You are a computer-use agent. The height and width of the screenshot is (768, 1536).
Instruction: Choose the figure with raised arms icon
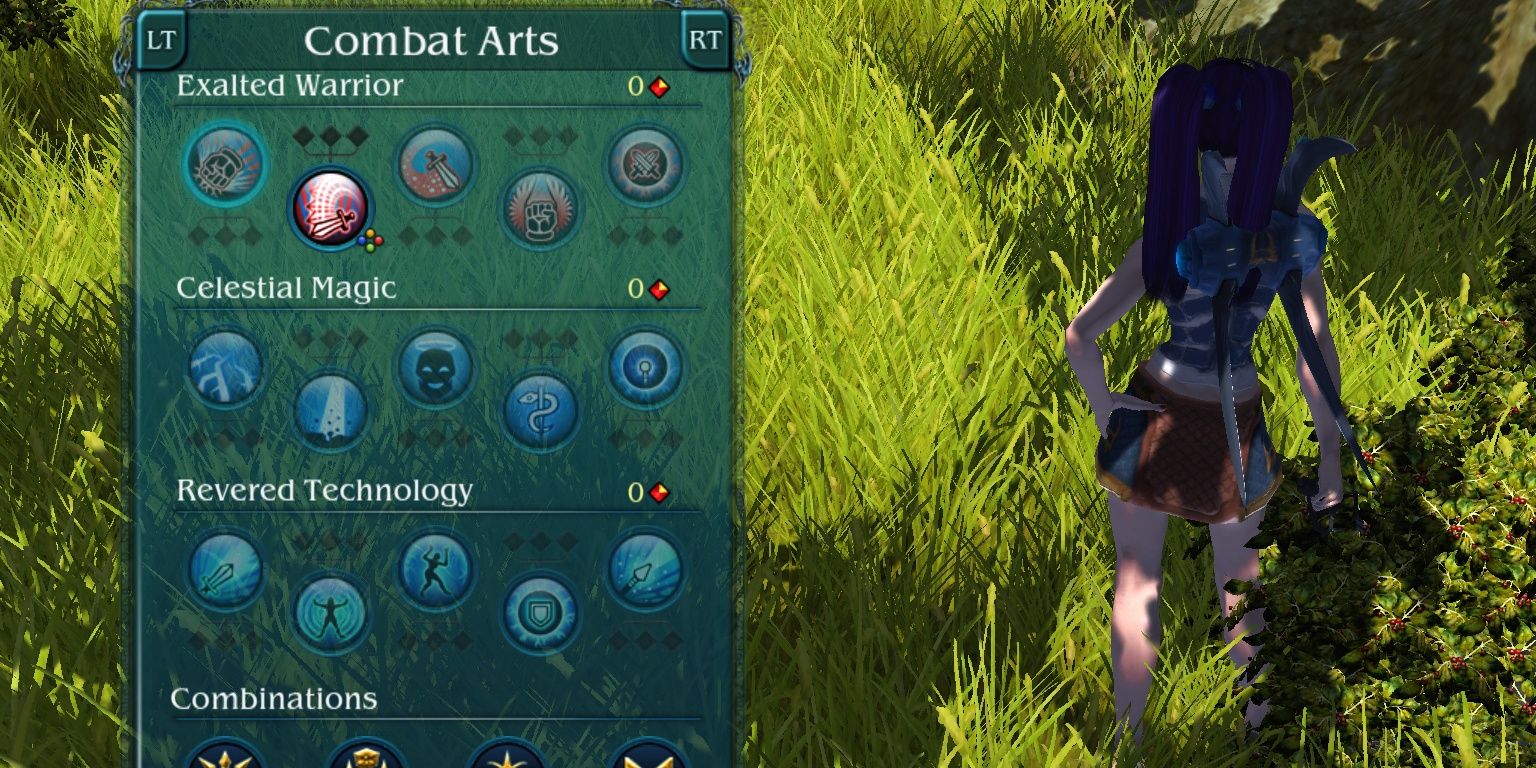point(436,570)
